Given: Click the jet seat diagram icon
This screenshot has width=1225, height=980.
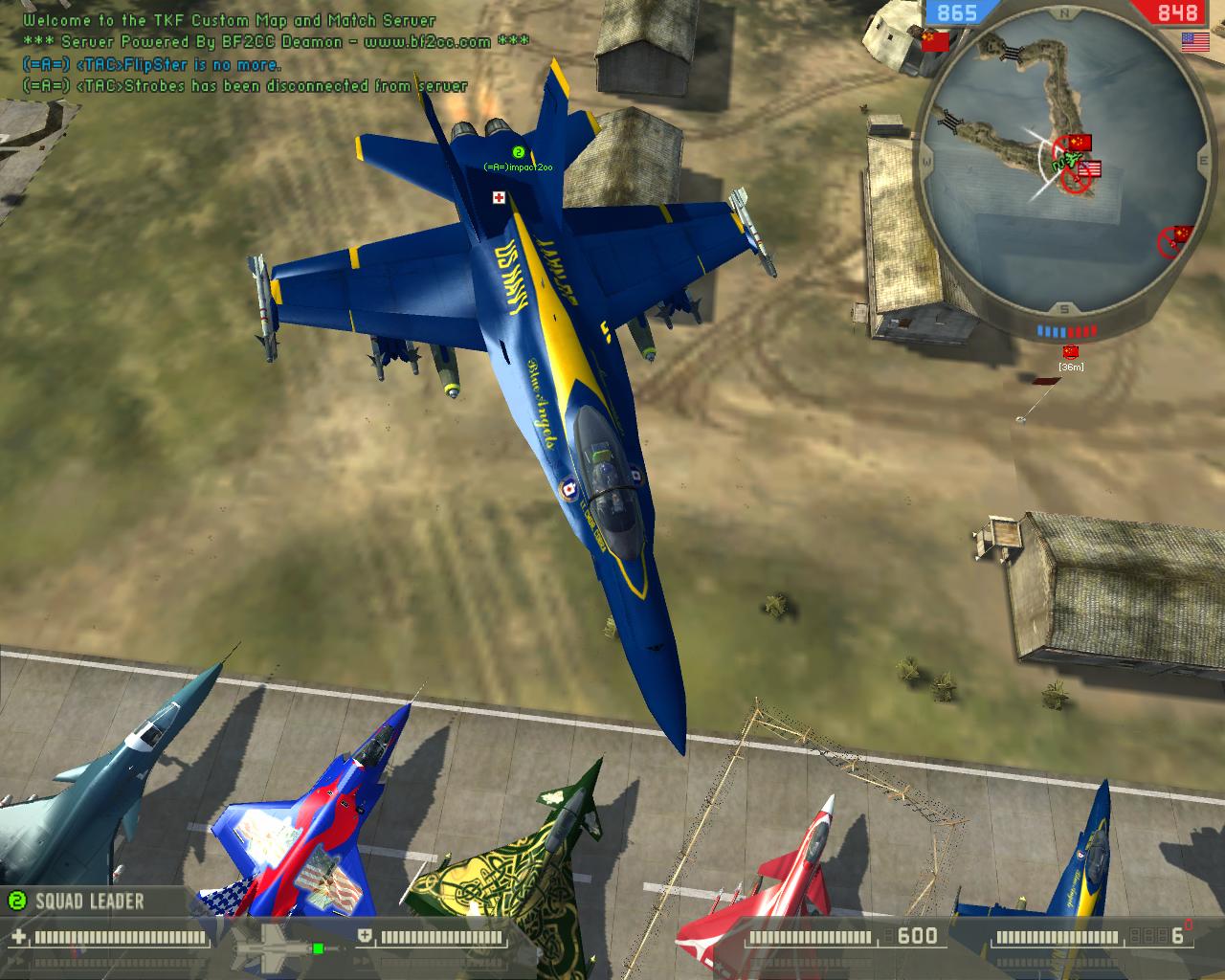Looking at the screenshot, I should [276, 946].
